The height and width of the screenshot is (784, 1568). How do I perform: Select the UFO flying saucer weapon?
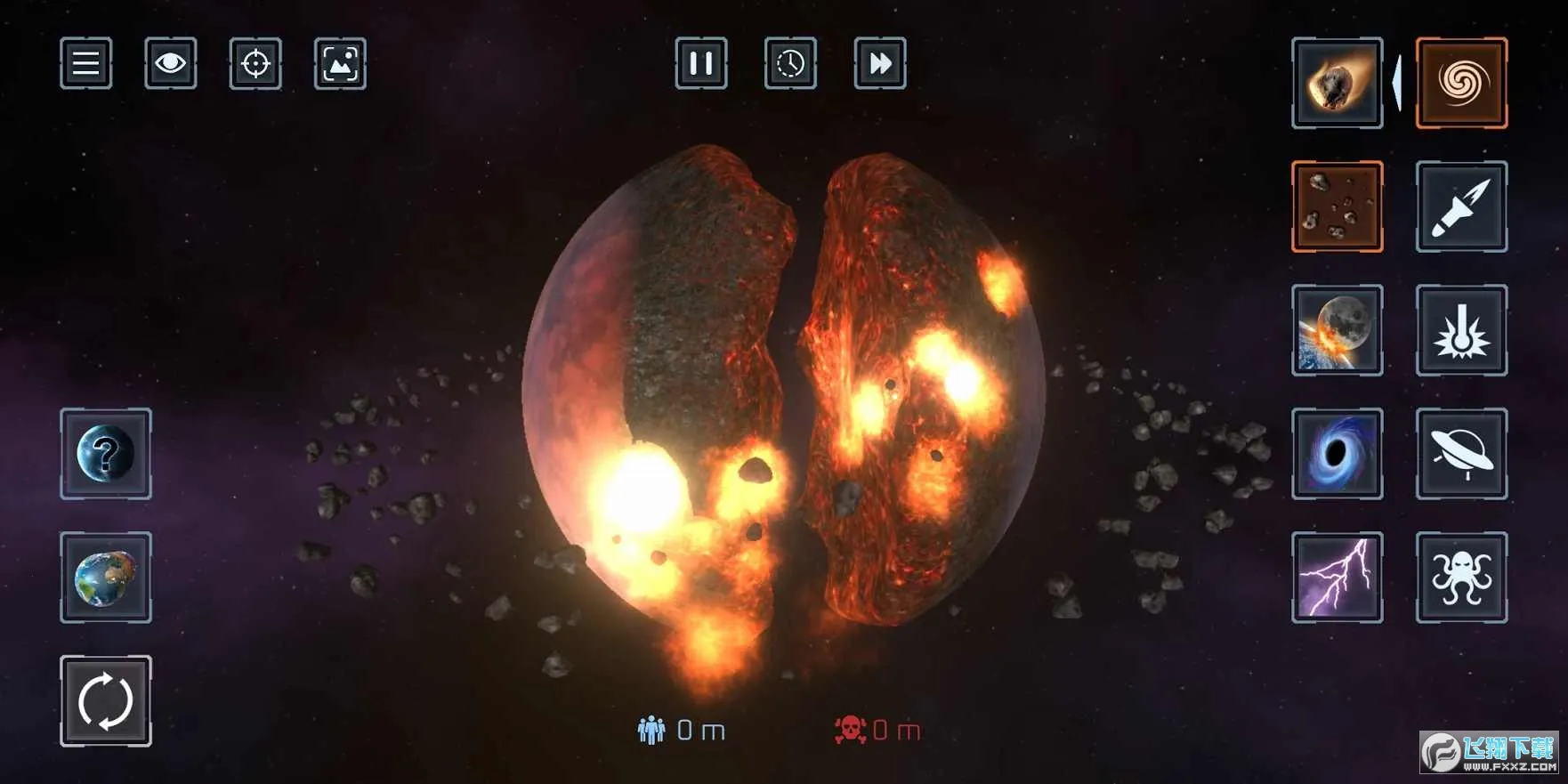pos(1461,455)
